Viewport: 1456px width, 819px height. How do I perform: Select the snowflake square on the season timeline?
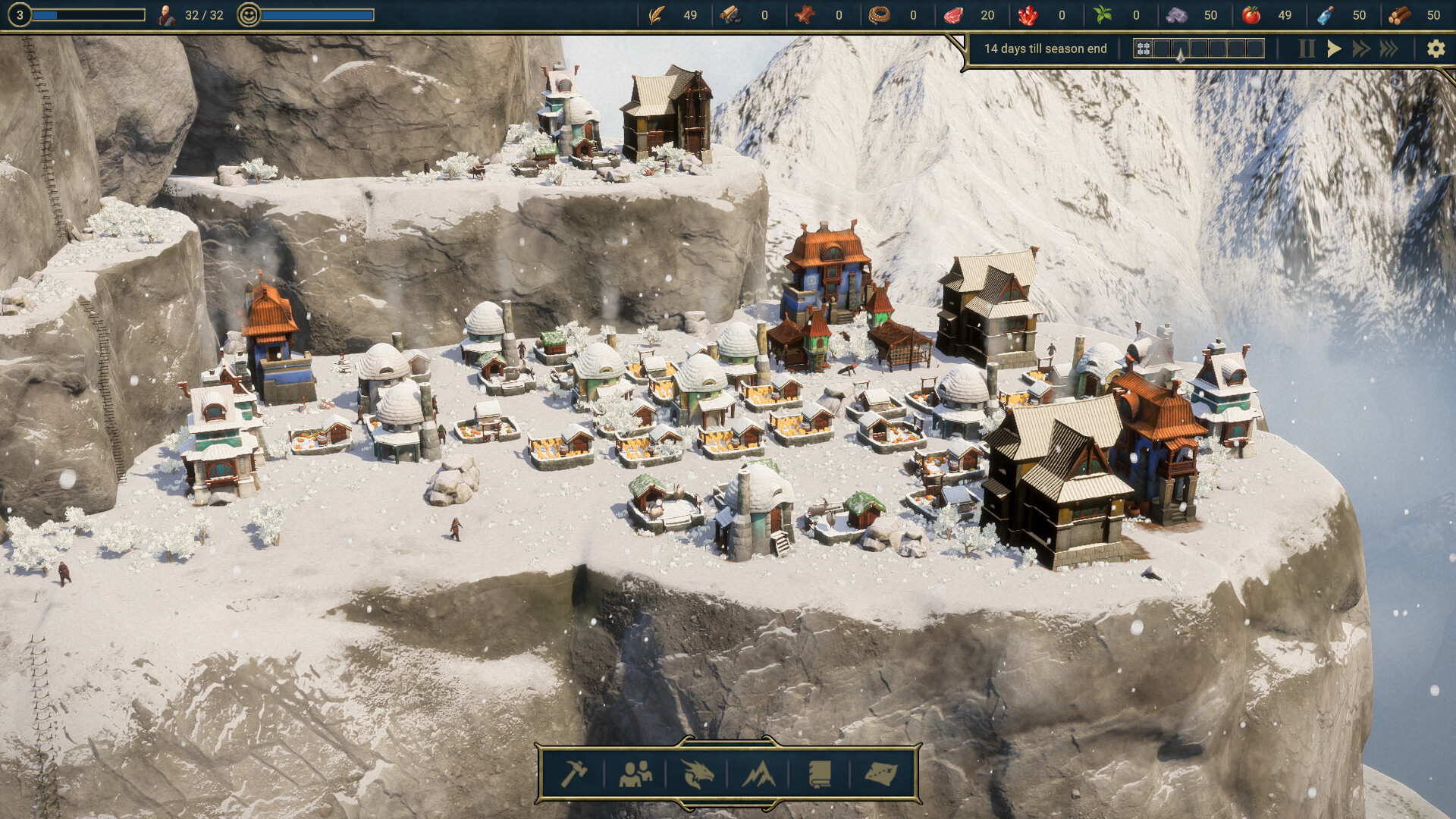click(1143, 49)
